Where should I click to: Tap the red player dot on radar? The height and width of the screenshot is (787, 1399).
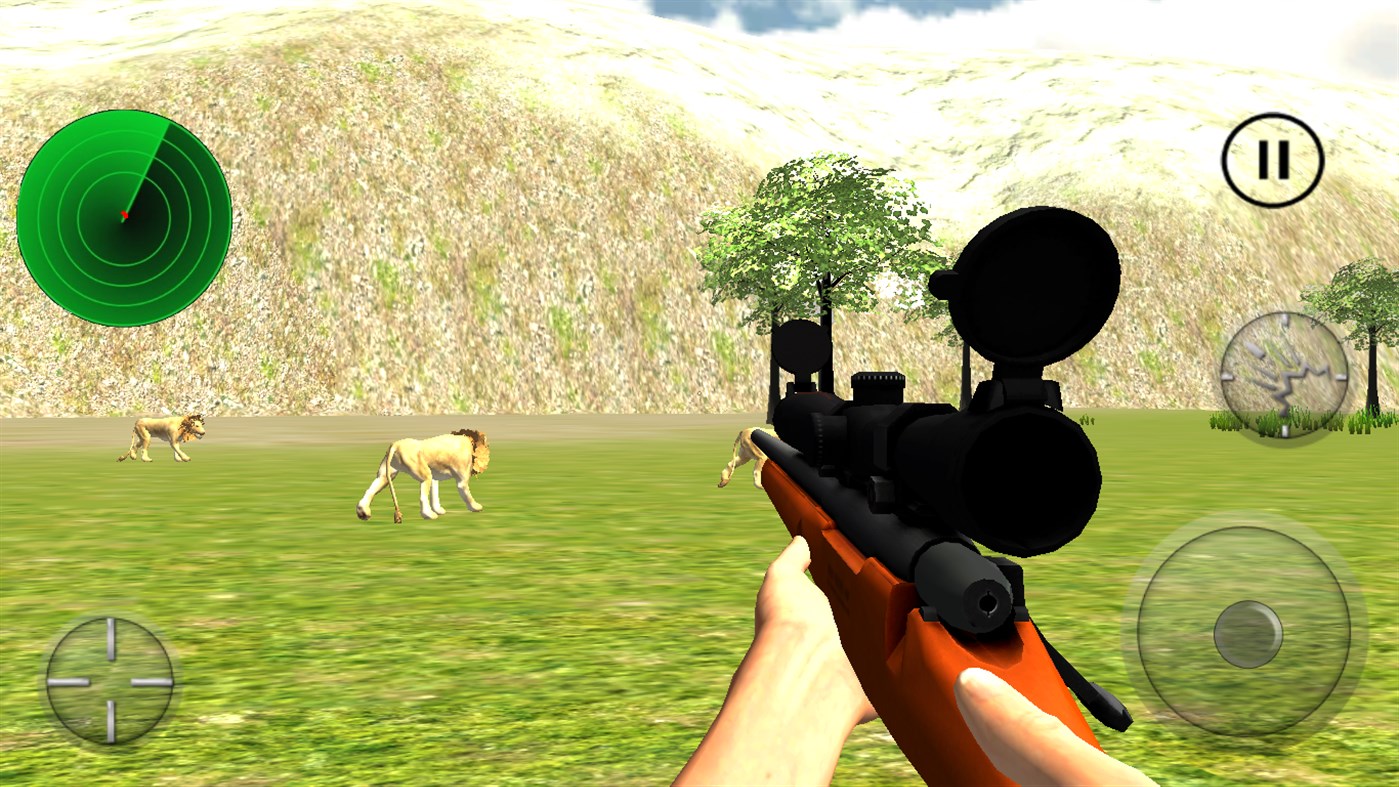126,212
